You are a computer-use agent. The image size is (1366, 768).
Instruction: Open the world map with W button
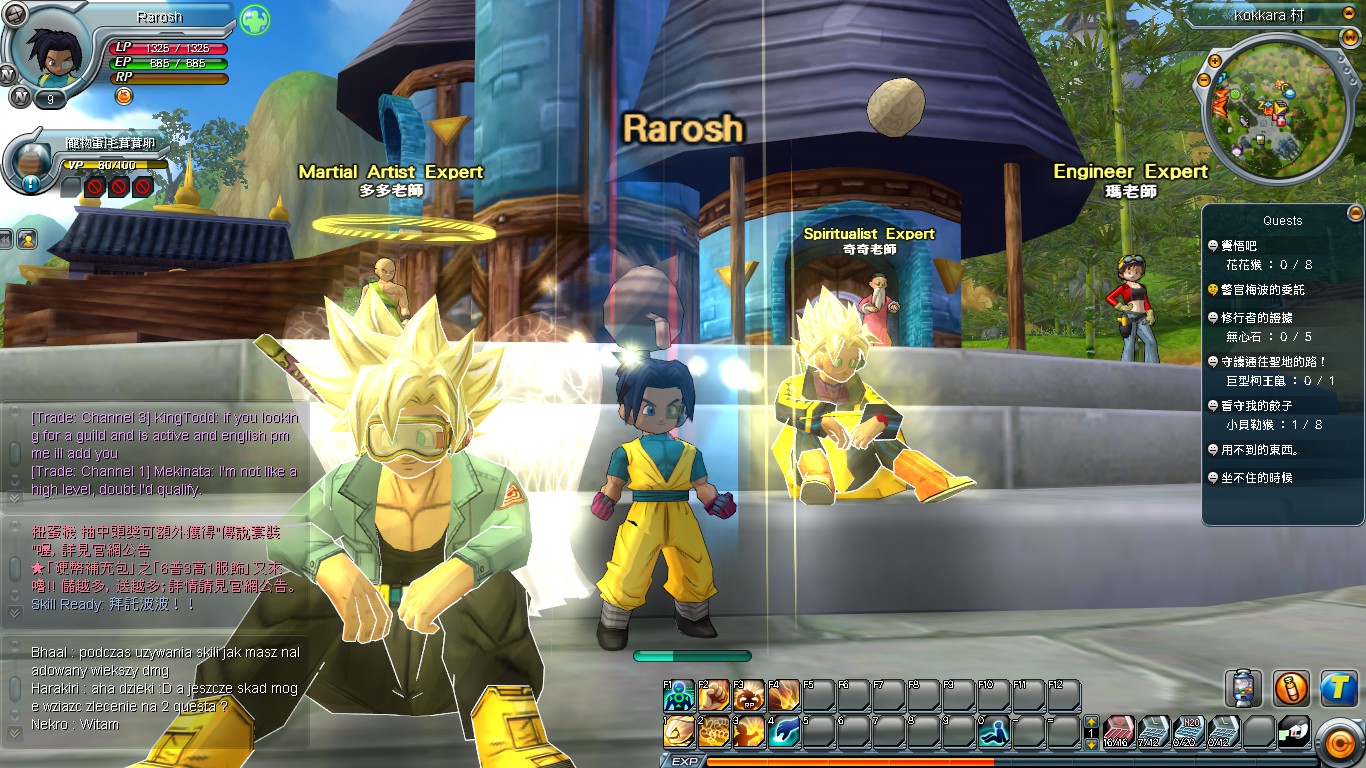click(x=1350, y=37)
